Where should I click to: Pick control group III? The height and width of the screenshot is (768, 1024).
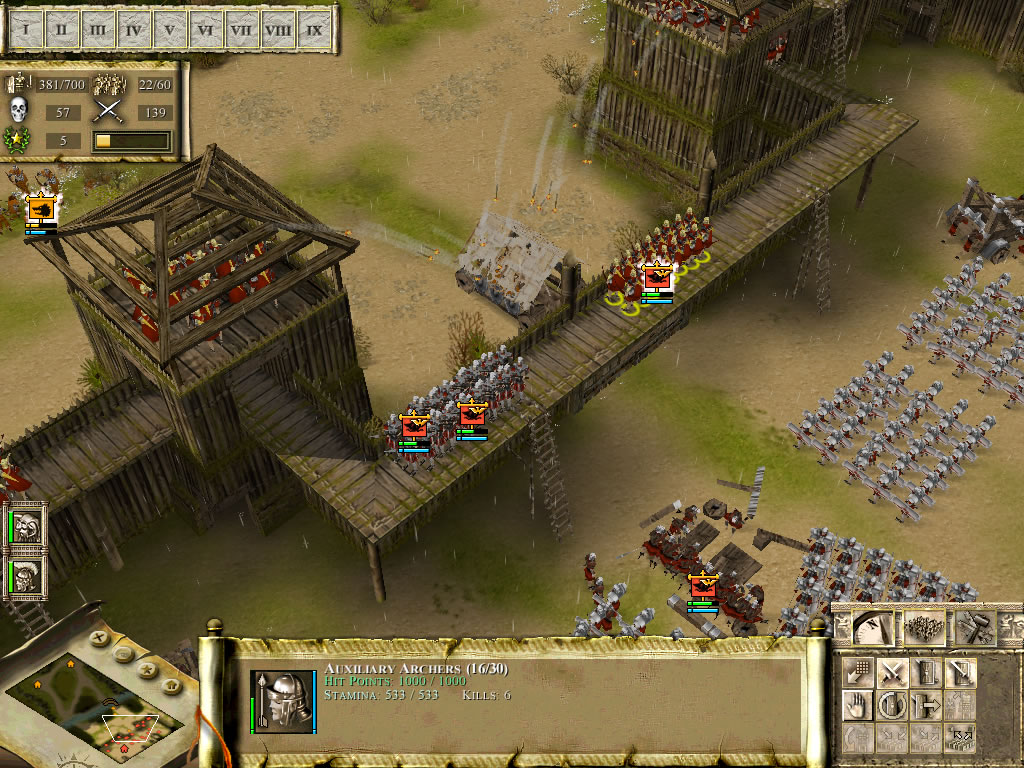click(97, 30)
